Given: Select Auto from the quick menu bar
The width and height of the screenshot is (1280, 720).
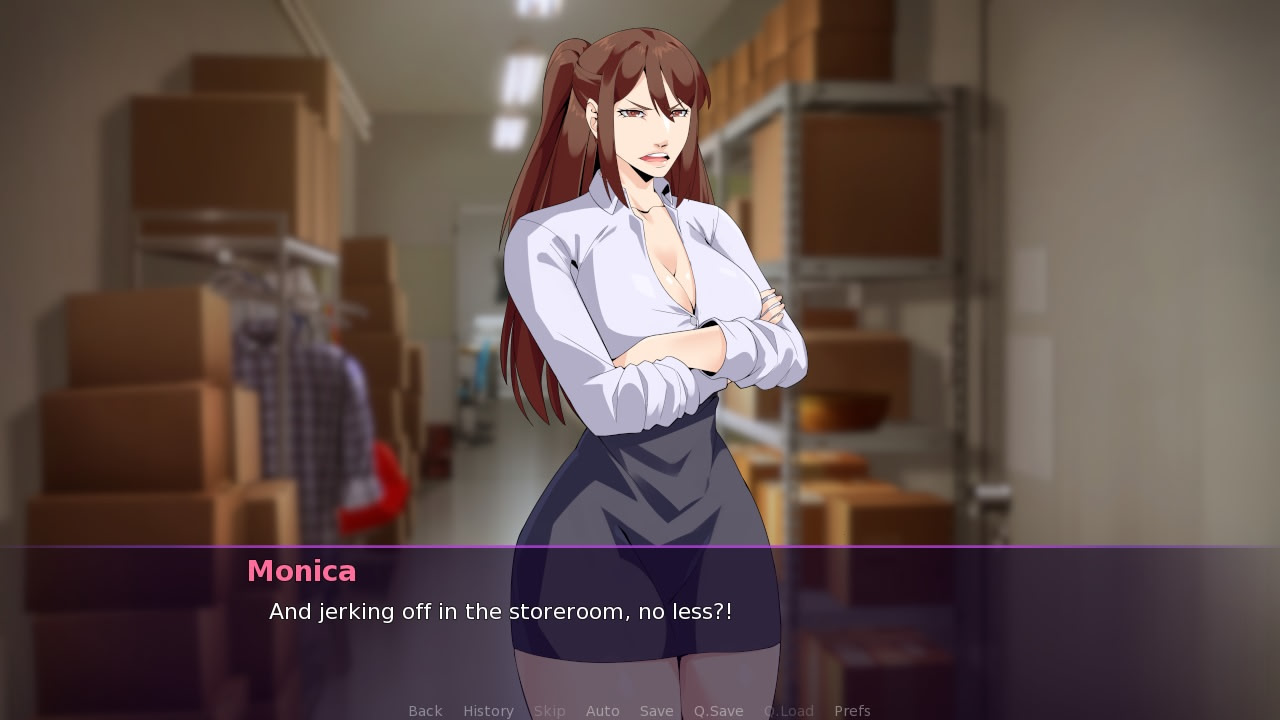Looking at the screenshot, I should pyautogui.click(x=603, y=710).
